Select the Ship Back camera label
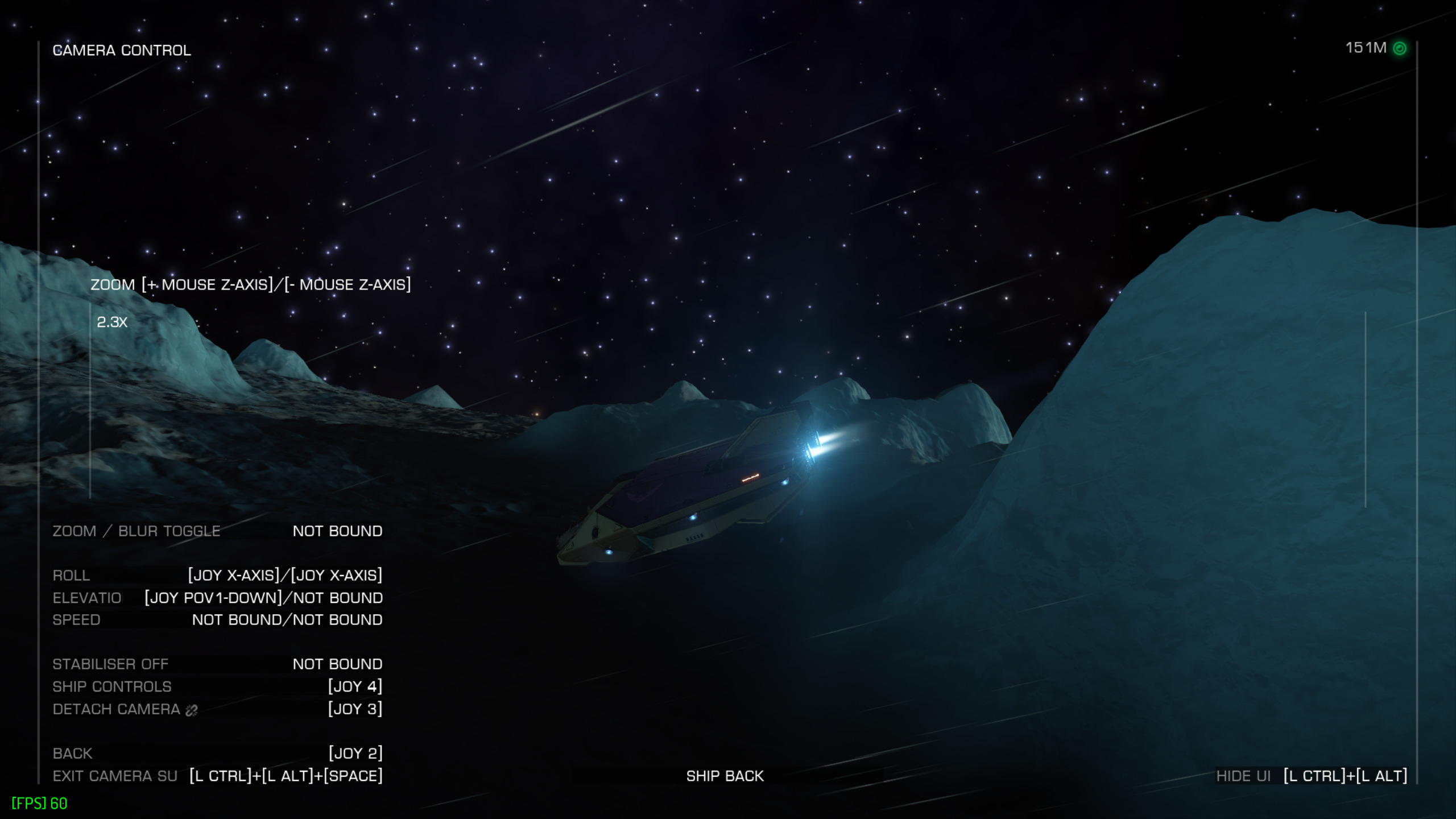Viewport: 1456px width, 819px height. [725, 776]
